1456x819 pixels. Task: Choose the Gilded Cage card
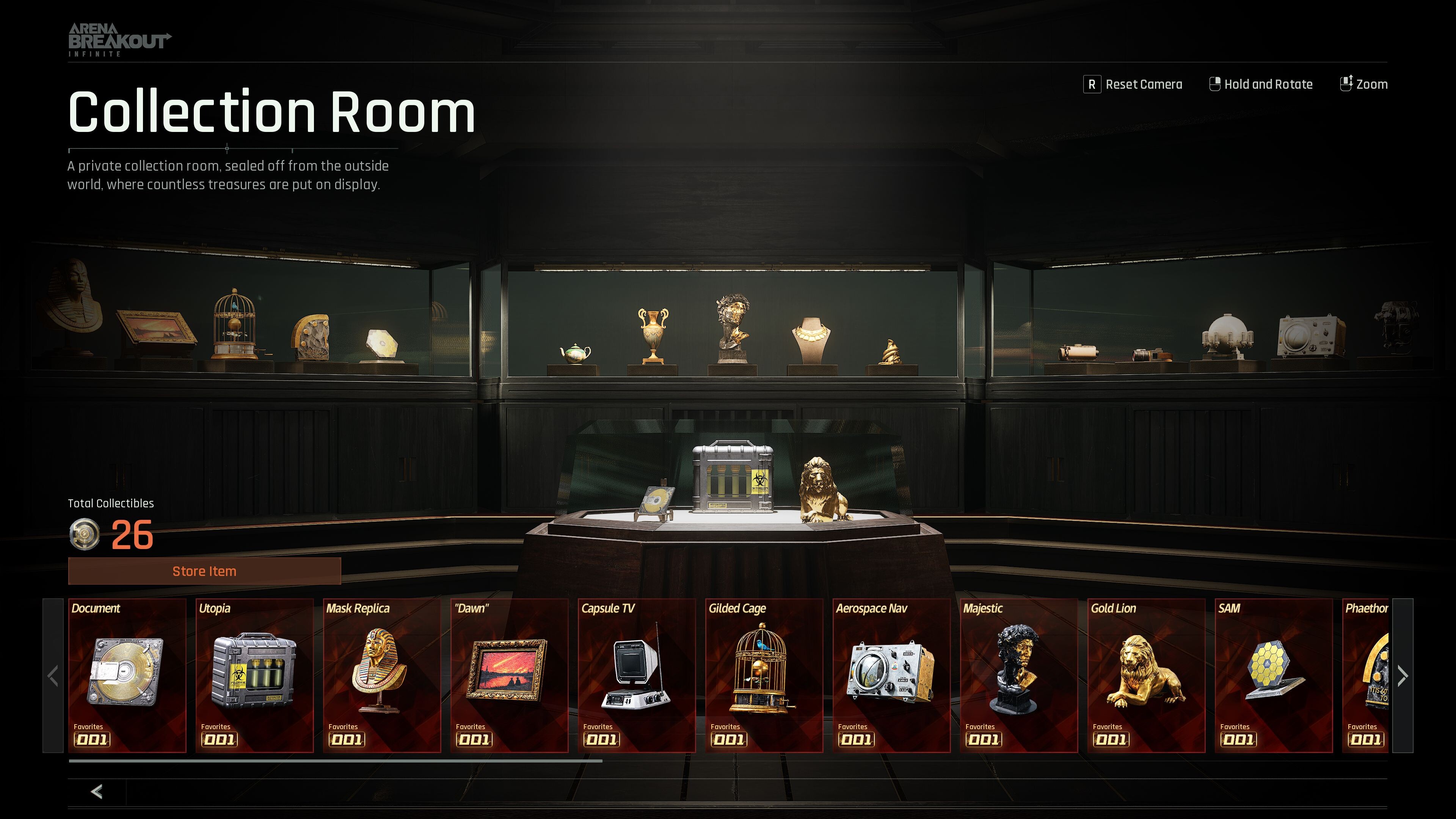click(x=764, y=675)
